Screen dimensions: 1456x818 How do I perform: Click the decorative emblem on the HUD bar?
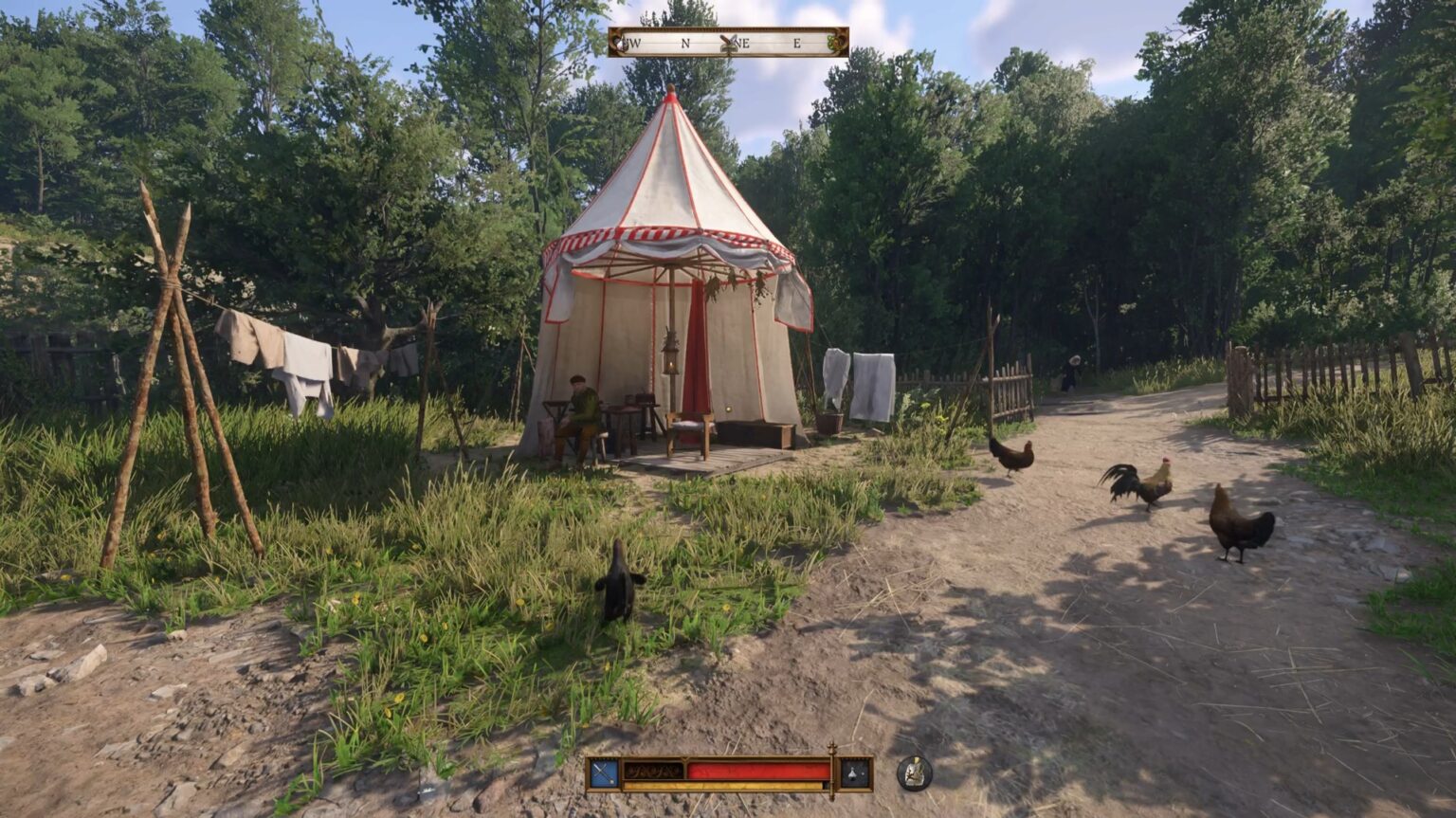pyautogui.click(x=652, y=771)
